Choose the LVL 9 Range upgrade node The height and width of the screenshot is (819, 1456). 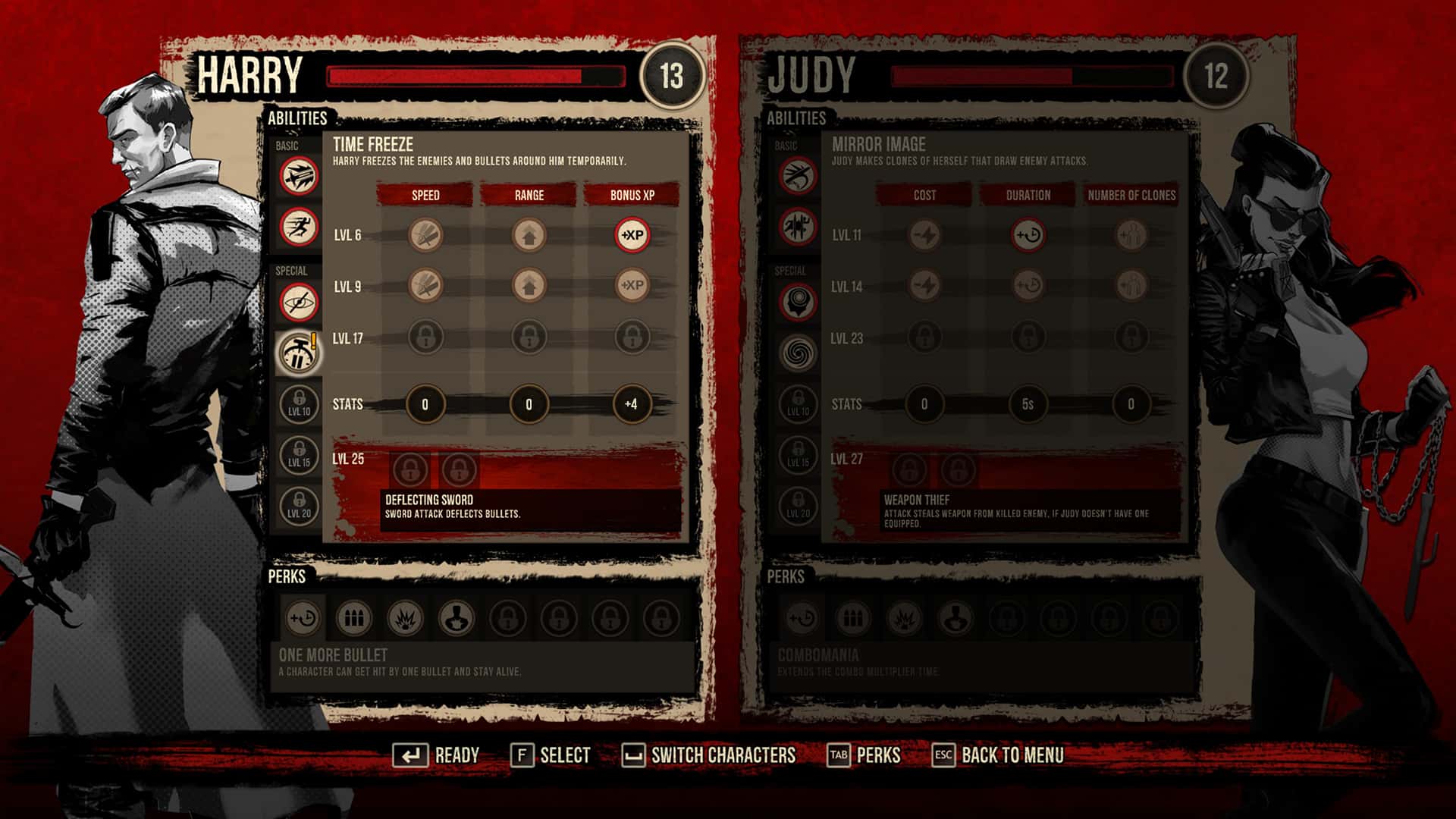[529, 286]
